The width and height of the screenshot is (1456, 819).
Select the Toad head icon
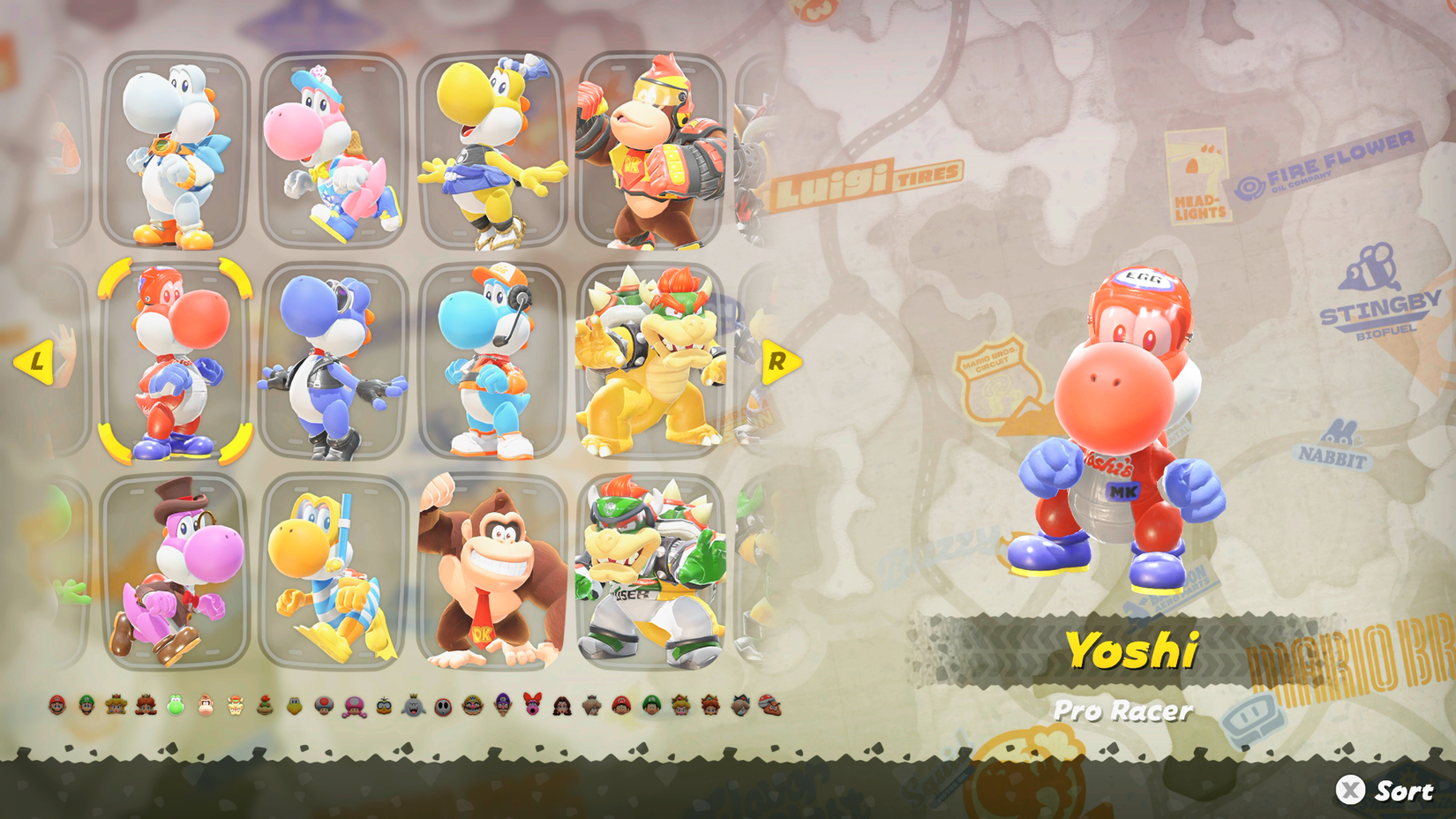(x=323, y=706)
